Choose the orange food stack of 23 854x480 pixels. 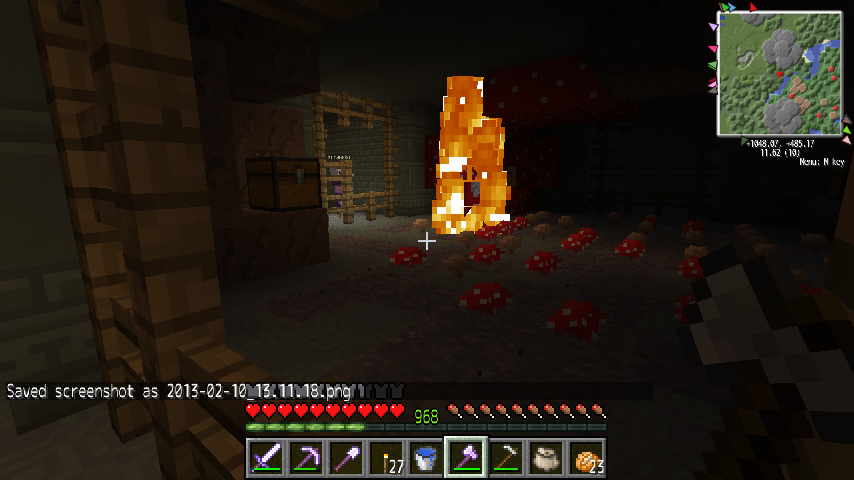click(x=586, y=458)
